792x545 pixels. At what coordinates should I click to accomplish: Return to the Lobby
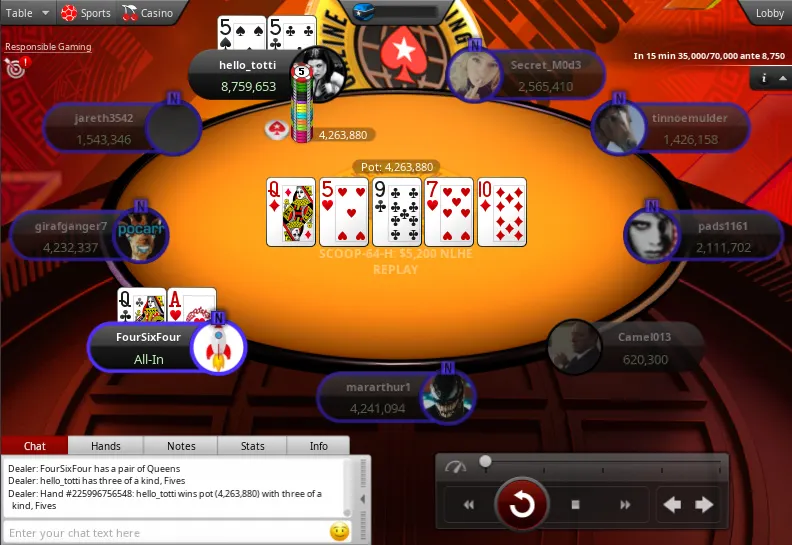click(x=769, y=13)
